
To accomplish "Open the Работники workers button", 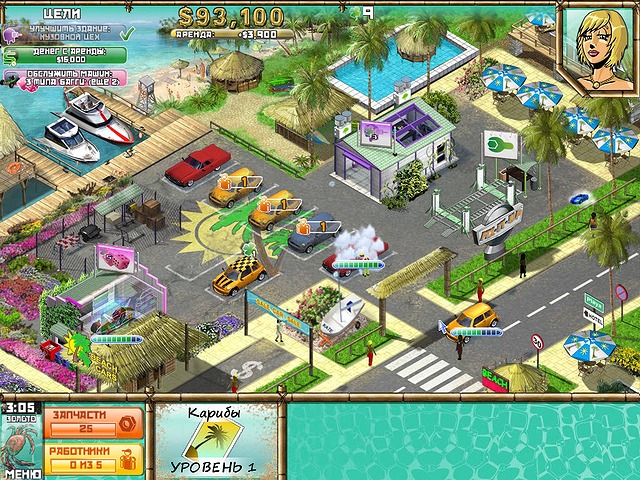I will pyautogui.click(x=94, y=457).
